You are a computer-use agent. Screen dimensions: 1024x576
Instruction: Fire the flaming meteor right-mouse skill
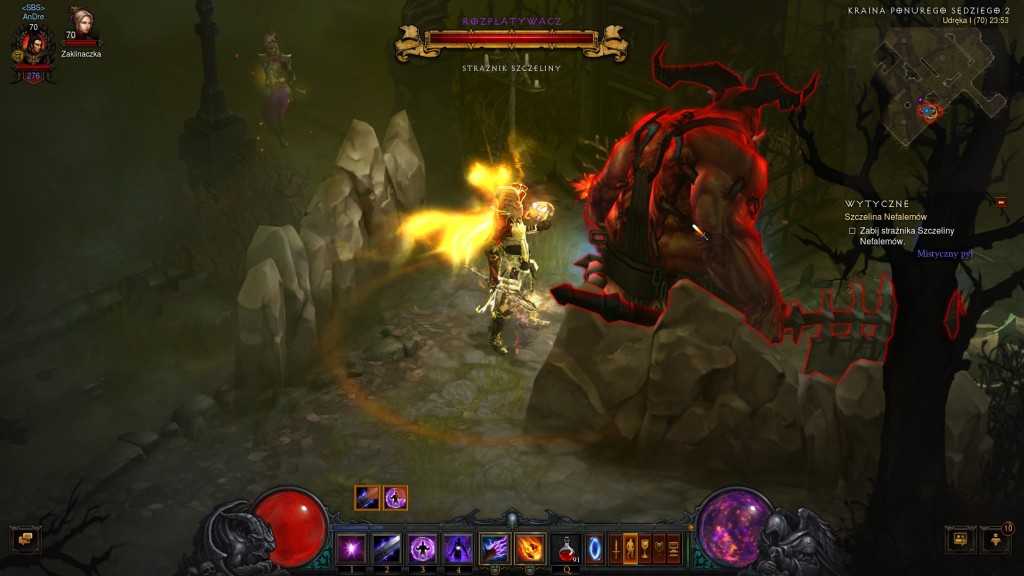pyautogui.click(x=530, y=549)
